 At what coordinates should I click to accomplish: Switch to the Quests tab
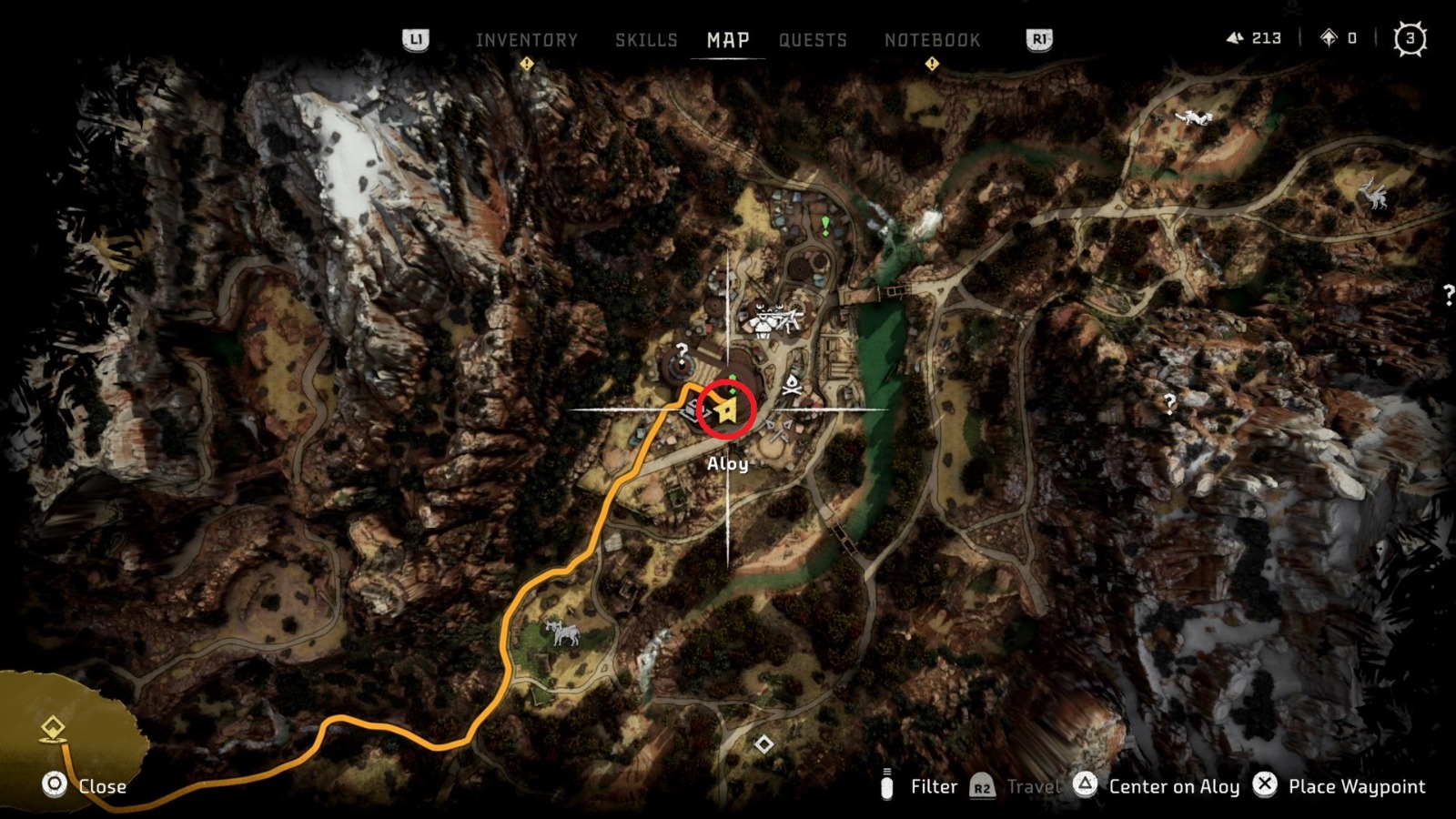[x=813, y=39]
